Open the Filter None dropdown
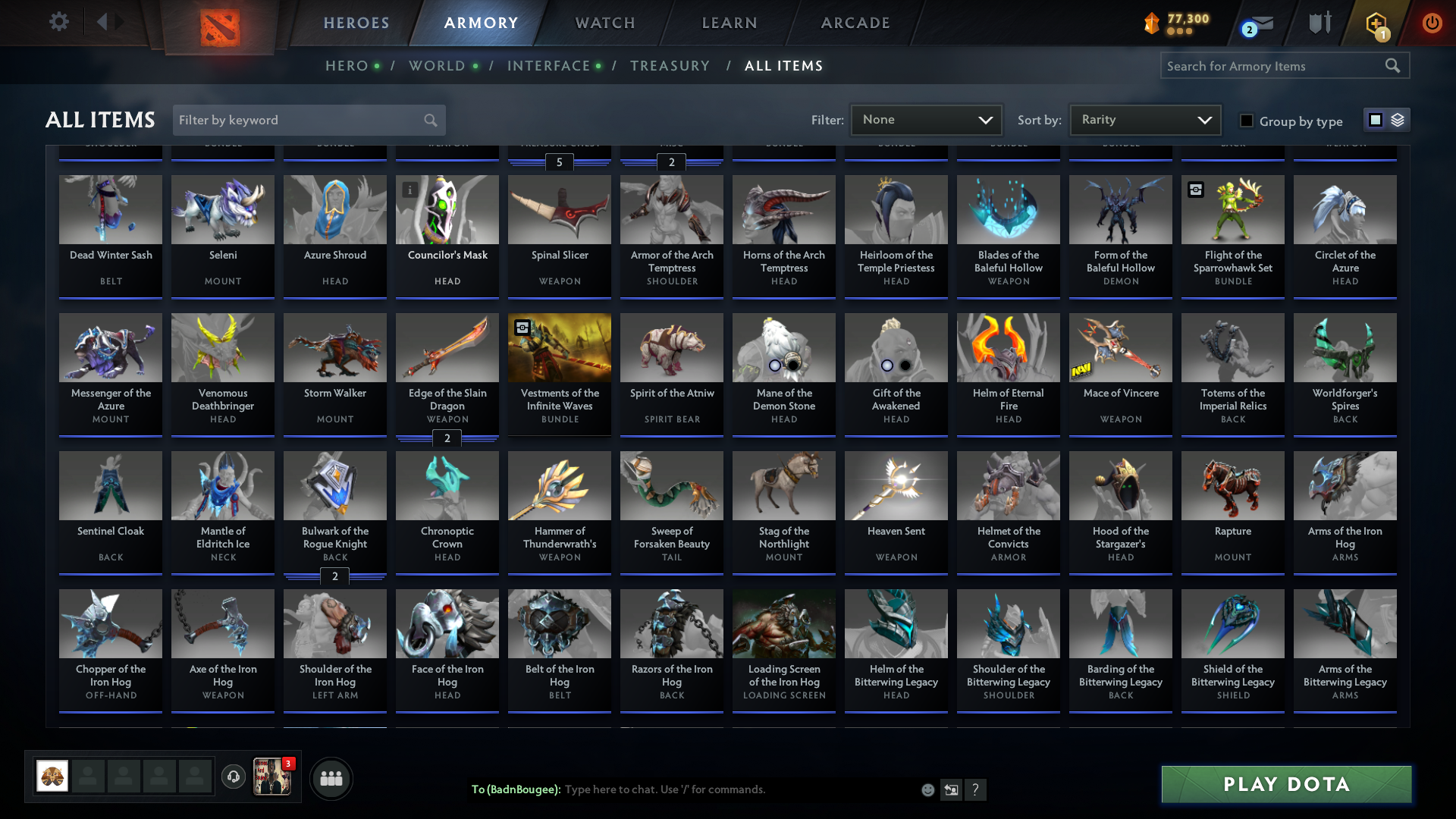1456x819 pixels. point(926,119)
